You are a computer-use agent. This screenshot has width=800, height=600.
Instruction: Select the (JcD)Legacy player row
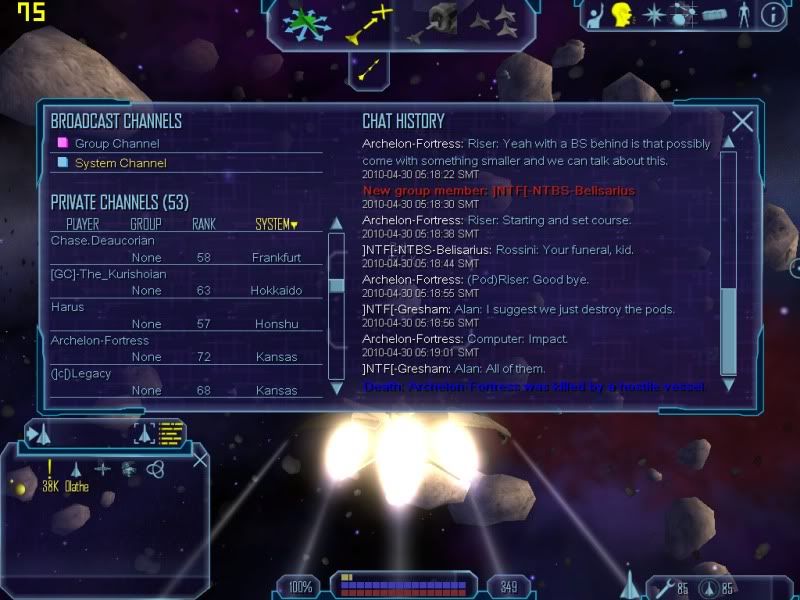click(81, 373)
